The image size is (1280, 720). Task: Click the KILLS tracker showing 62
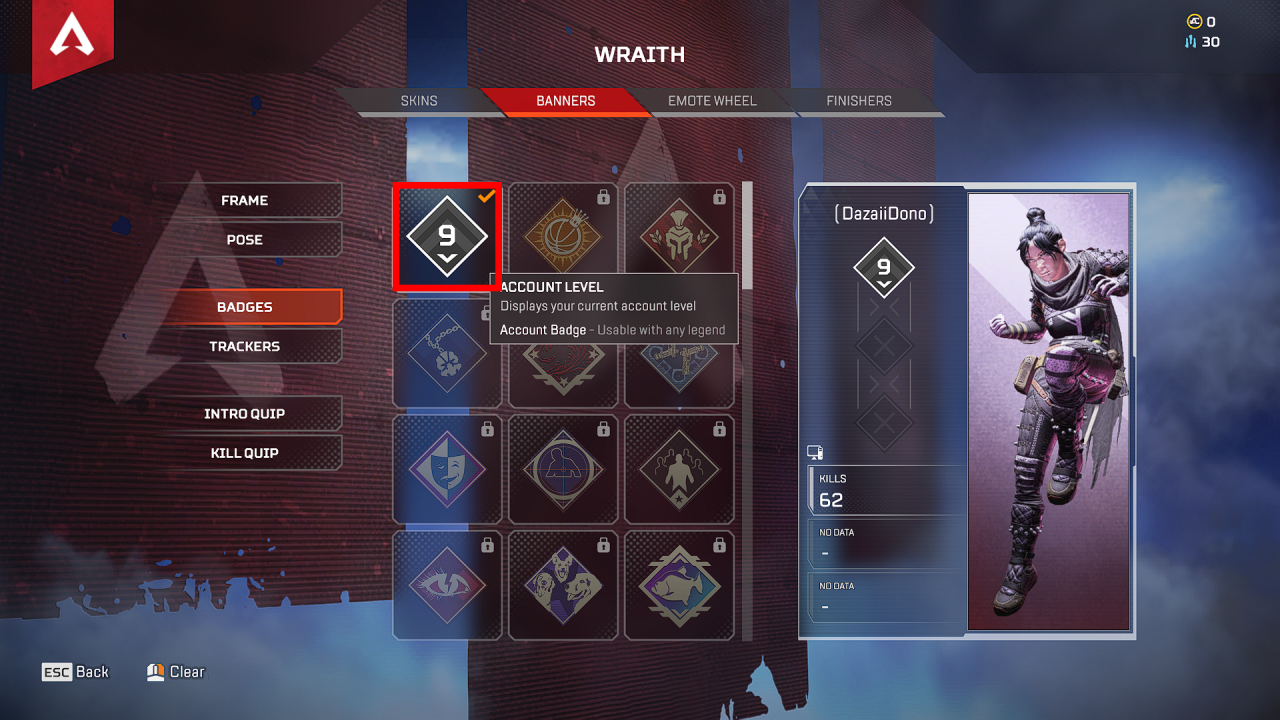(x=884, y=489)
